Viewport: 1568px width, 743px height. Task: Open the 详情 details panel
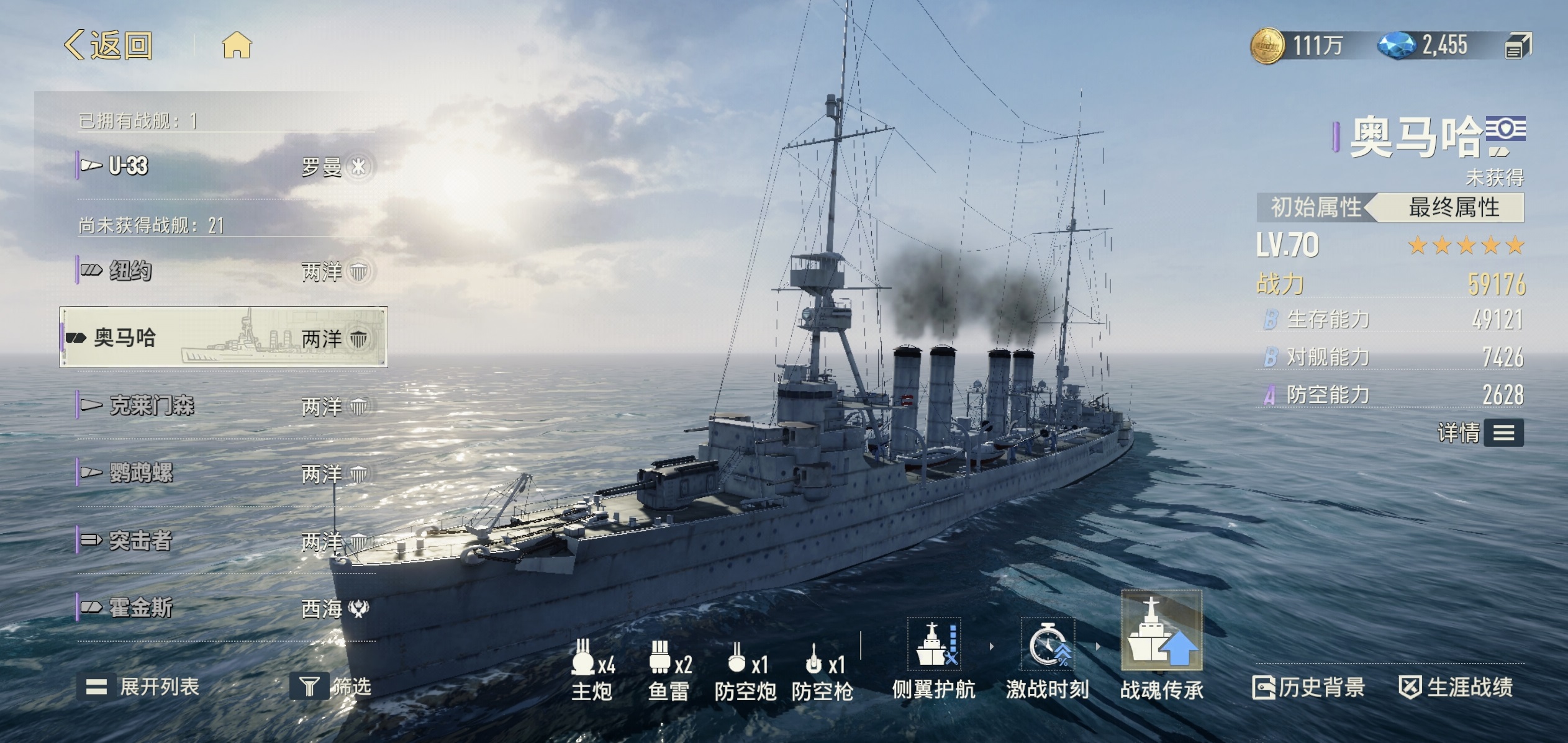(x=1480, y=433)
